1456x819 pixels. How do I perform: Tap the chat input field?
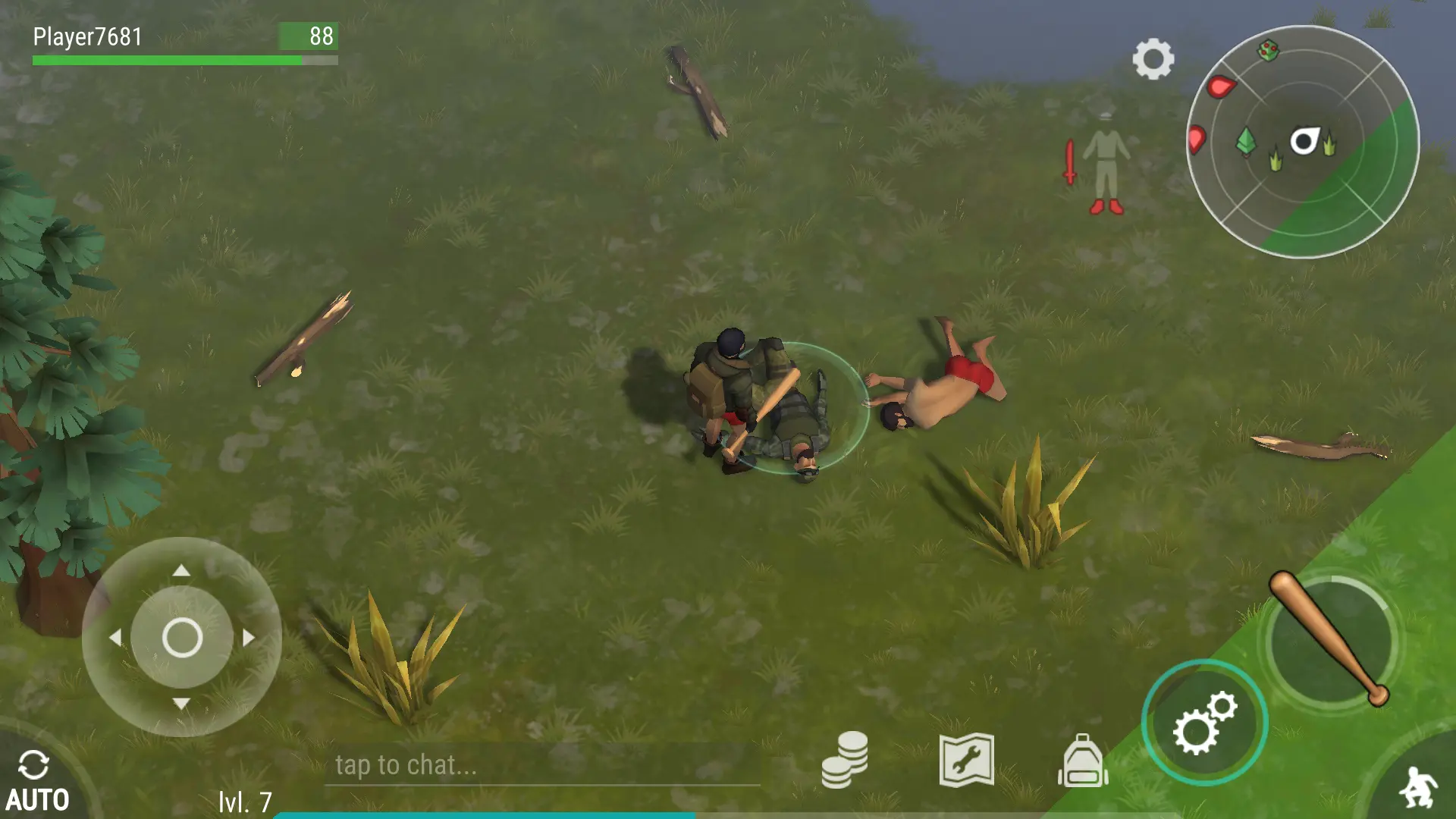pyautogui.click(x=541, y=765)
